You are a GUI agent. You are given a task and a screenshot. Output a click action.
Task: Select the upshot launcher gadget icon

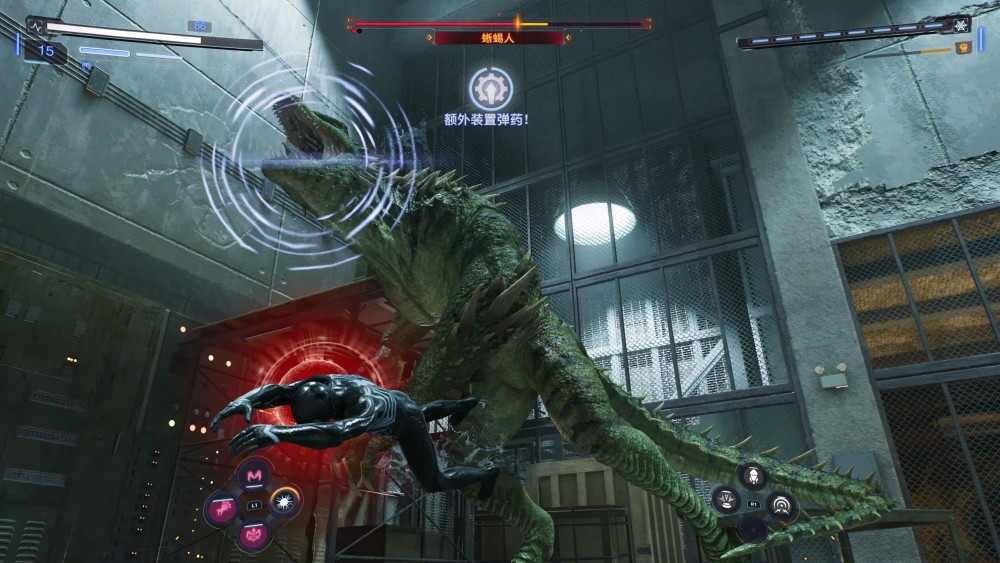(724, 500)
